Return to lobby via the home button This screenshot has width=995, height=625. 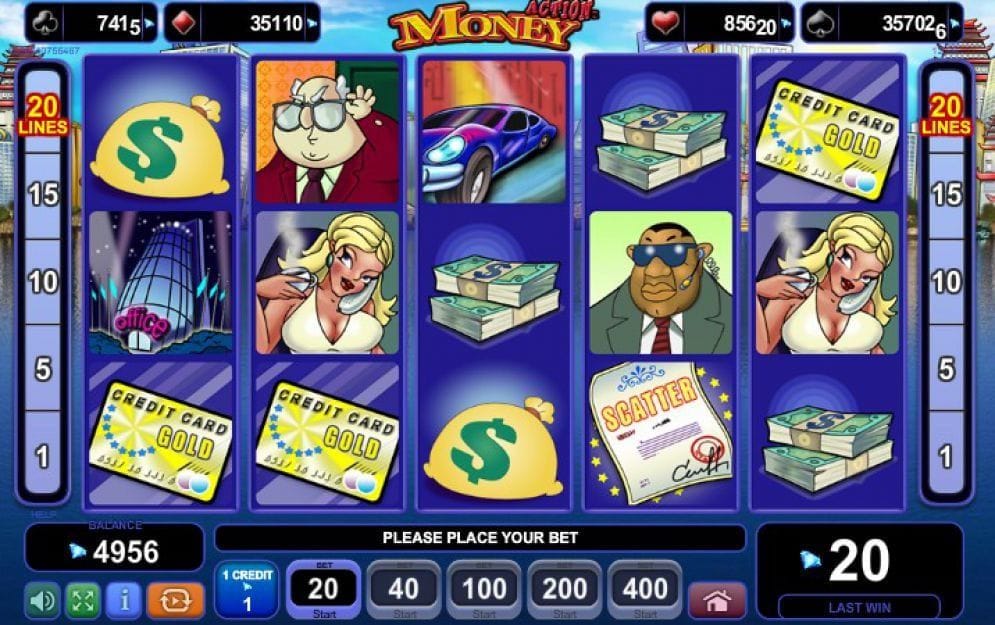pos(717,600)
